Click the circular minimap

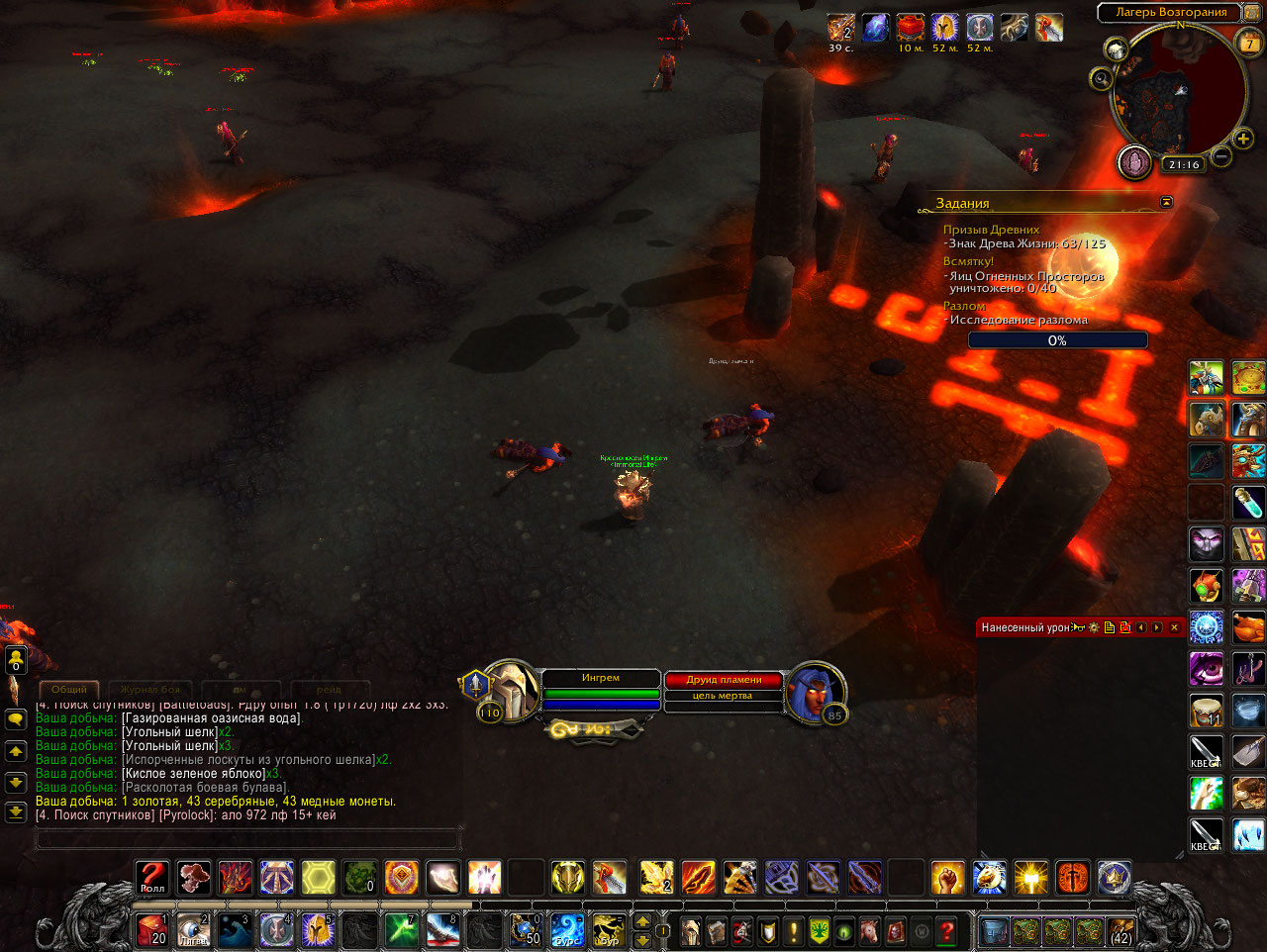tap(1176, 96)
